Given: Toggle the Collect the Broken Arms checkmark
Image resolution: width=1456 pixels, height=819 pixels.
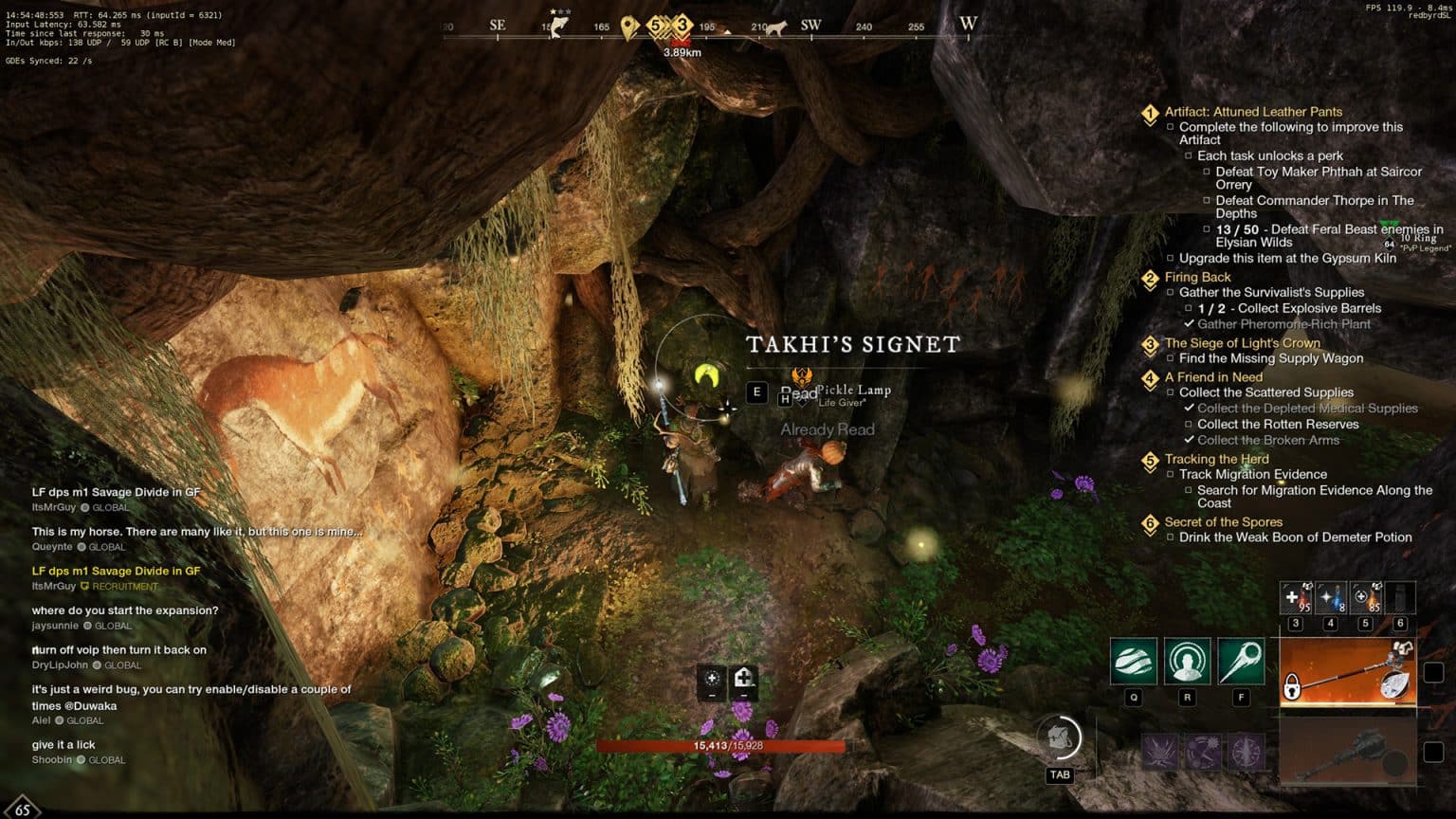Looking at the screenshot, I should pyautogui.click(x=1191, y=440).
